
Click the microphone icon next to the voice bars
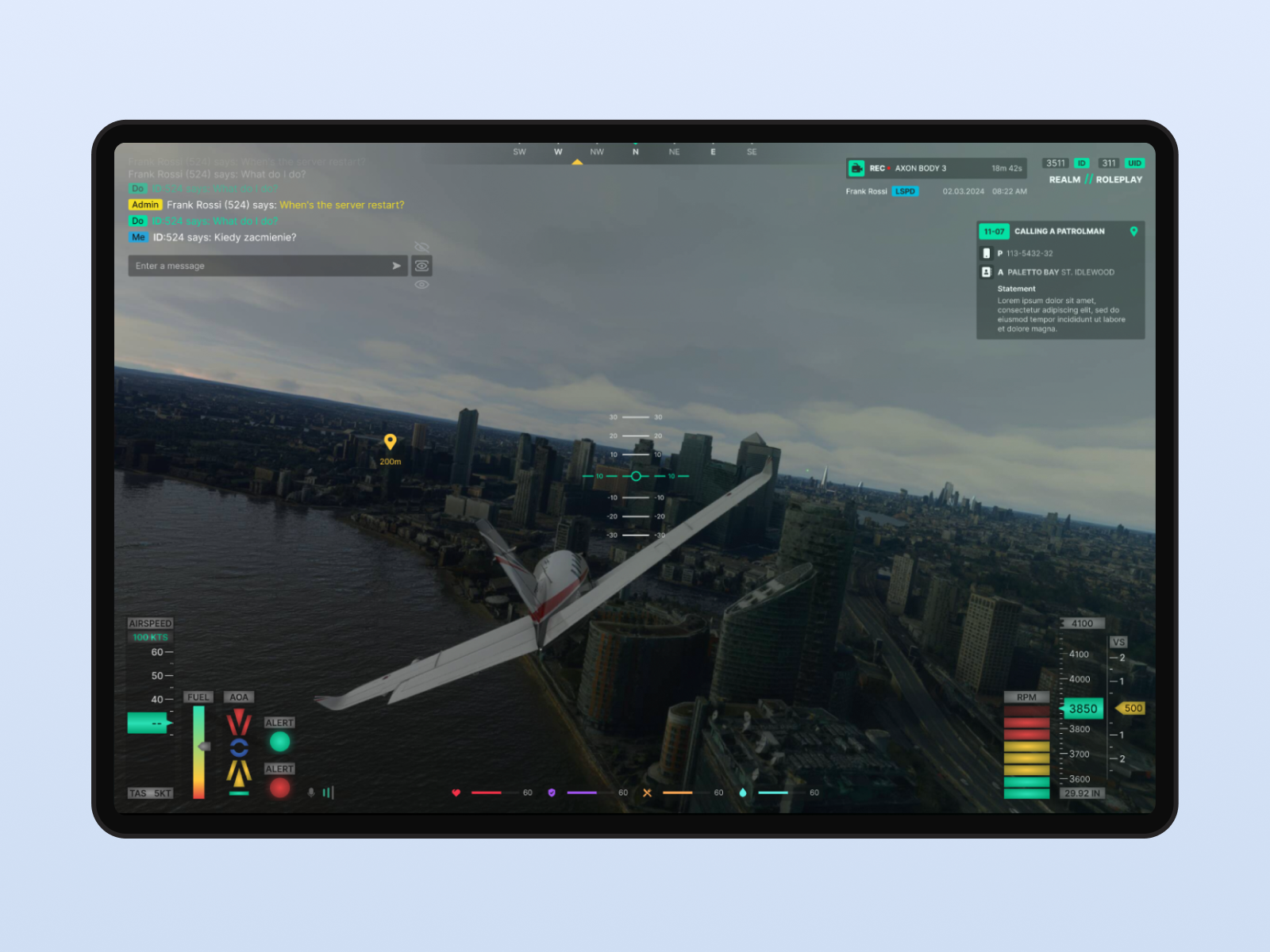click(x=310, y=793)
